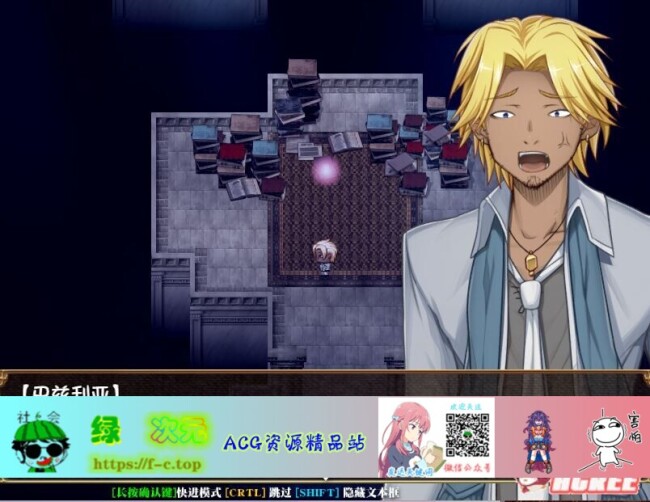Open the f-c.top link in the banner
This screenshot has width=650, height=502.
148,464
